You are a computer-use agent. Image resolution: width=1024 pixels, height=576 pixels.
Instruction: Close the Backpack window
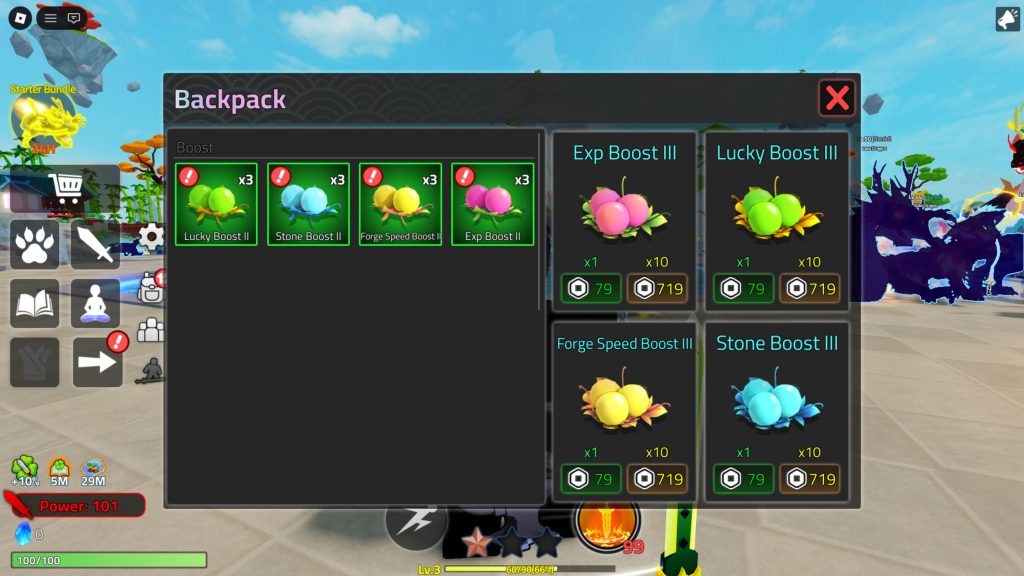click(x=837, y=98)
